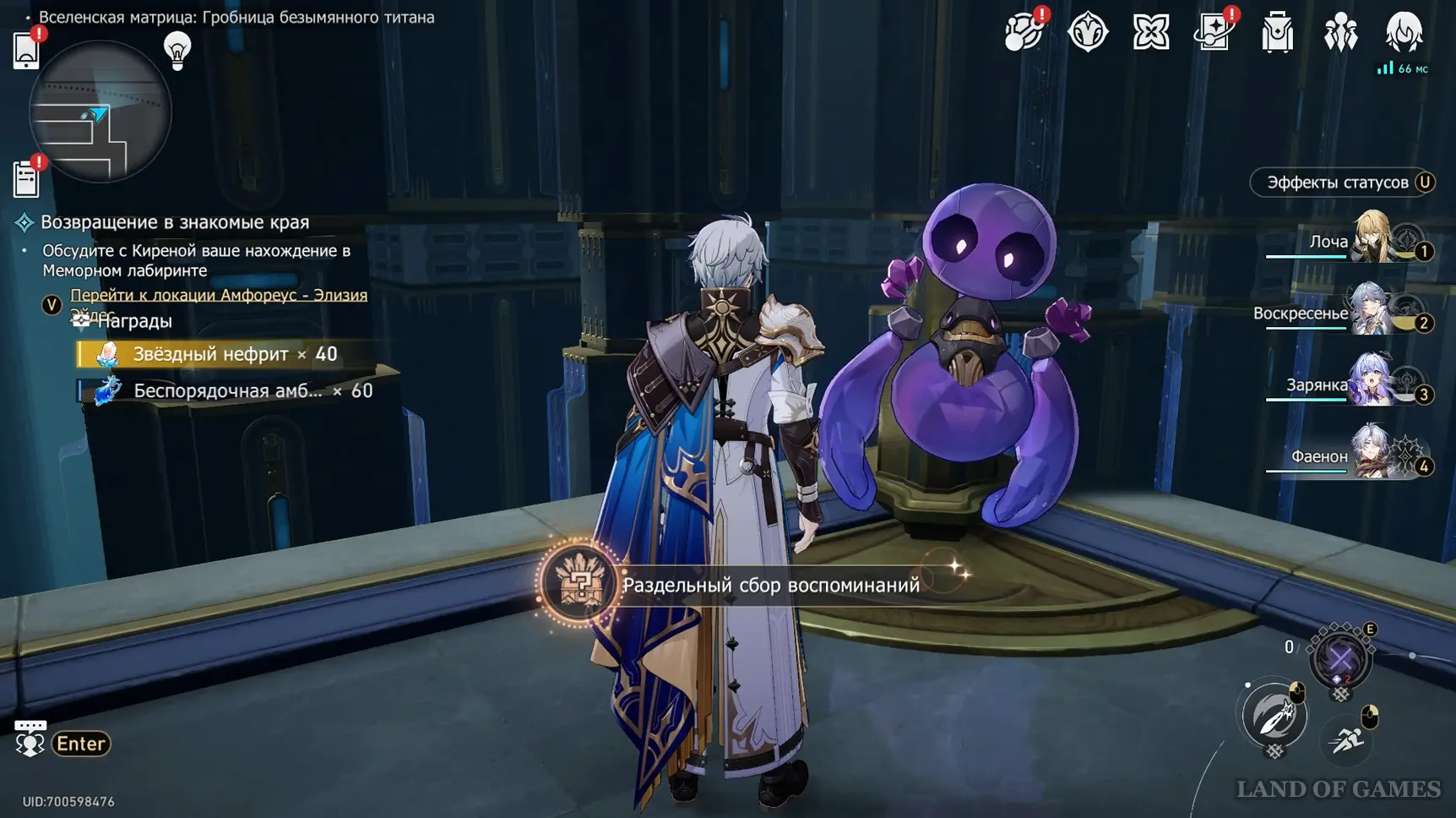This screenshot has width=1456, height=818.
Task: Open the mission log clipboard icon
Action: 26,178
